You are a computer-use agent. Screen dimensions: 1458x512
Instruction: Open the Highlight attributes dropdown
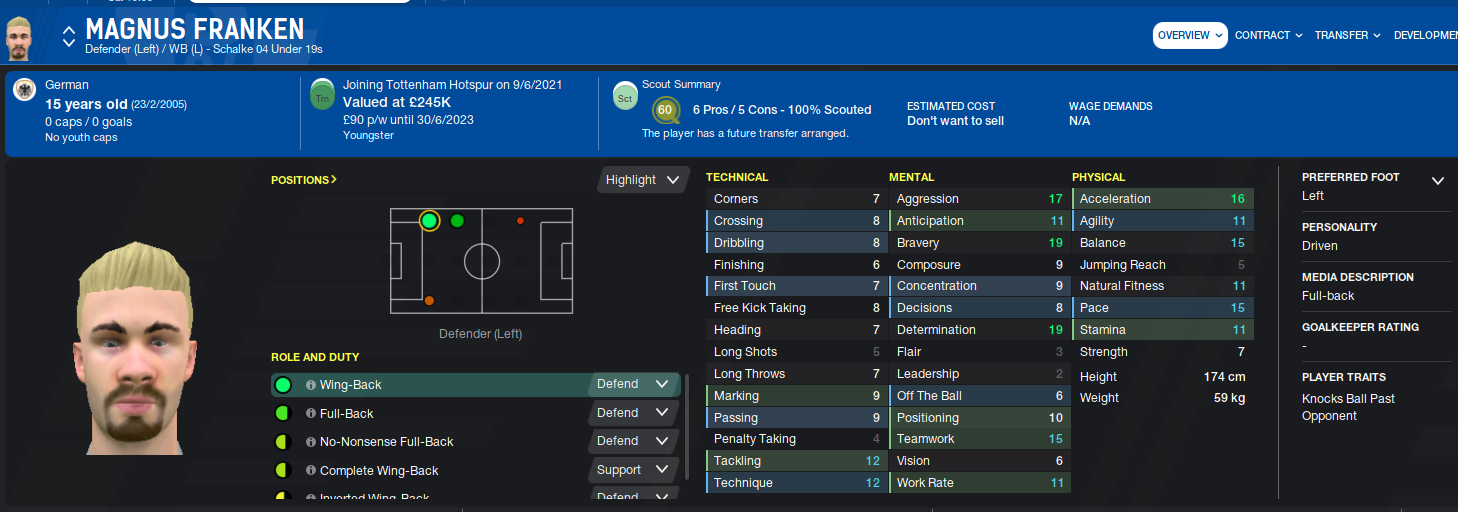(x=643, y=180)
